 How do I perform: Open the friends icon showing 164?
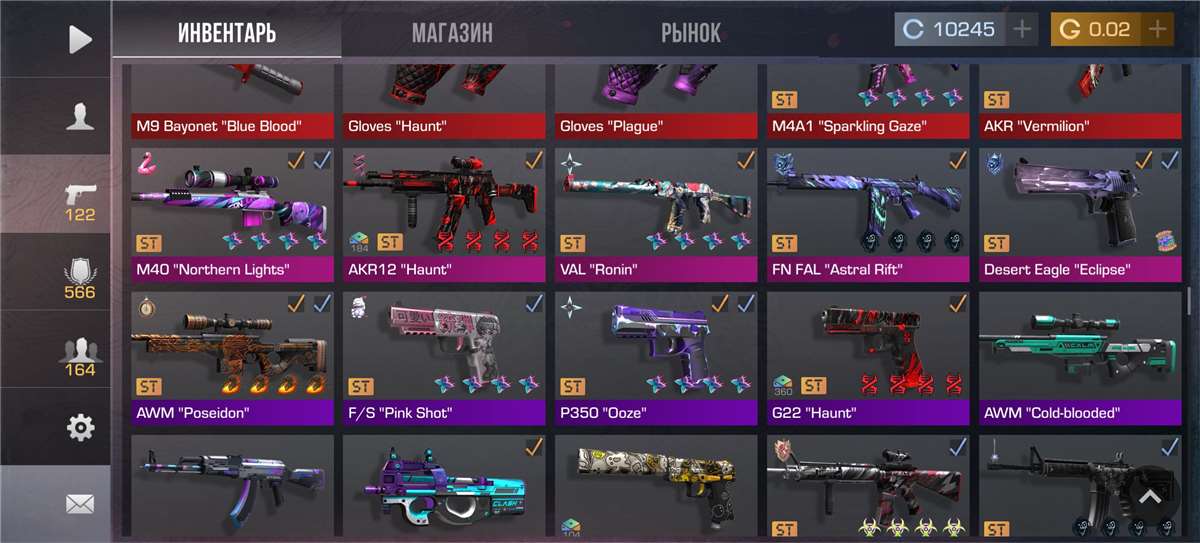tap(79, 356)
